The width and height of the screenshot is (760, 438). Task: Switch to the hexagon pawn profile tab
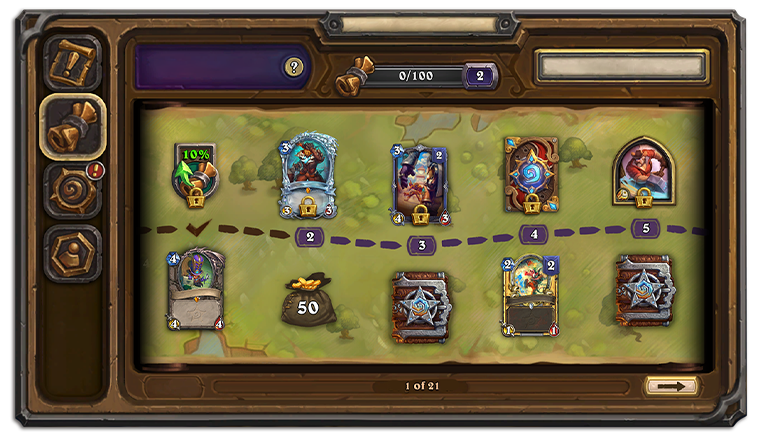coord(73,253)
